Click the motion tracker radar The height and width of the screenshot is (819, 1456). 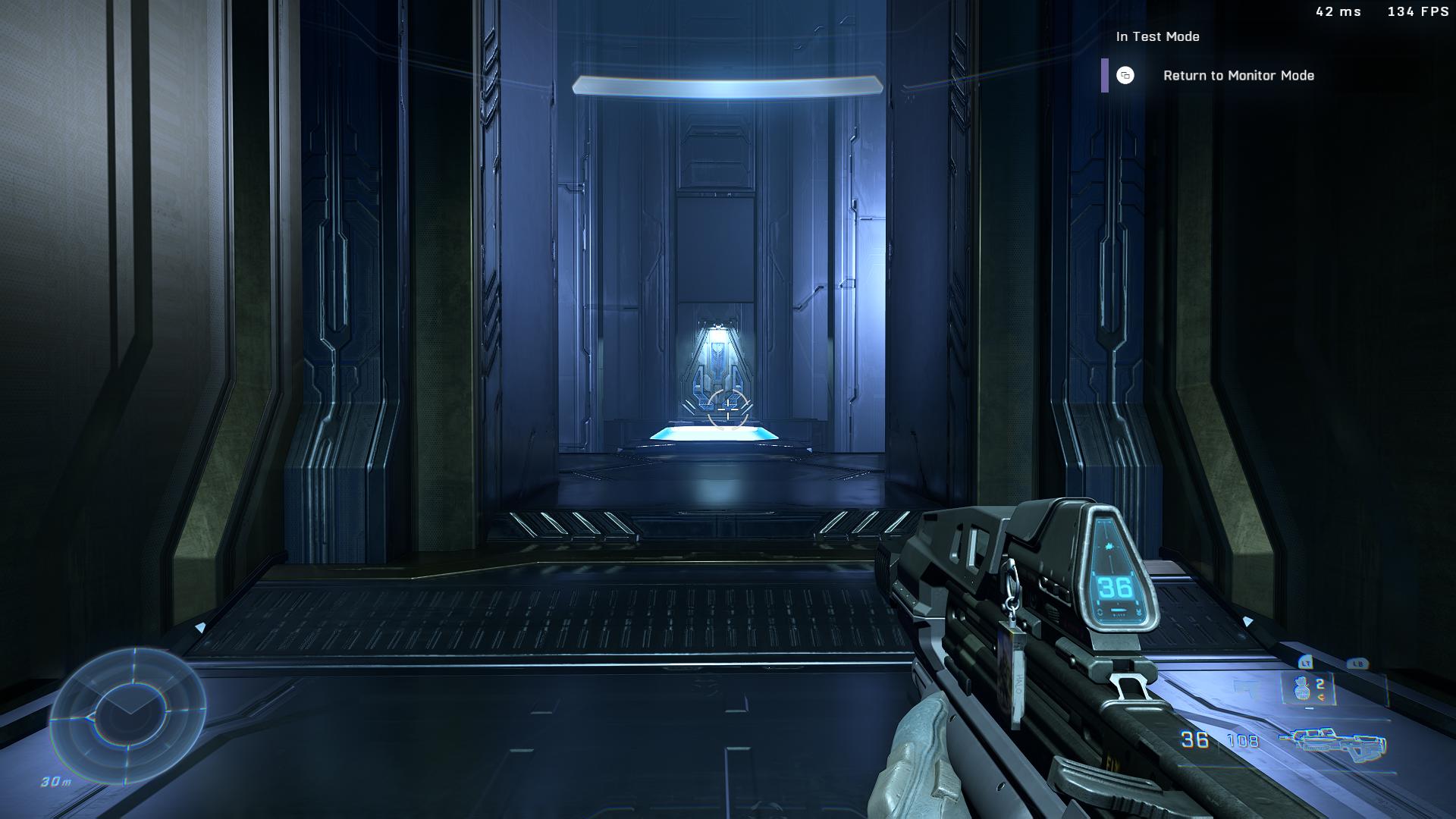pos(127,716)
